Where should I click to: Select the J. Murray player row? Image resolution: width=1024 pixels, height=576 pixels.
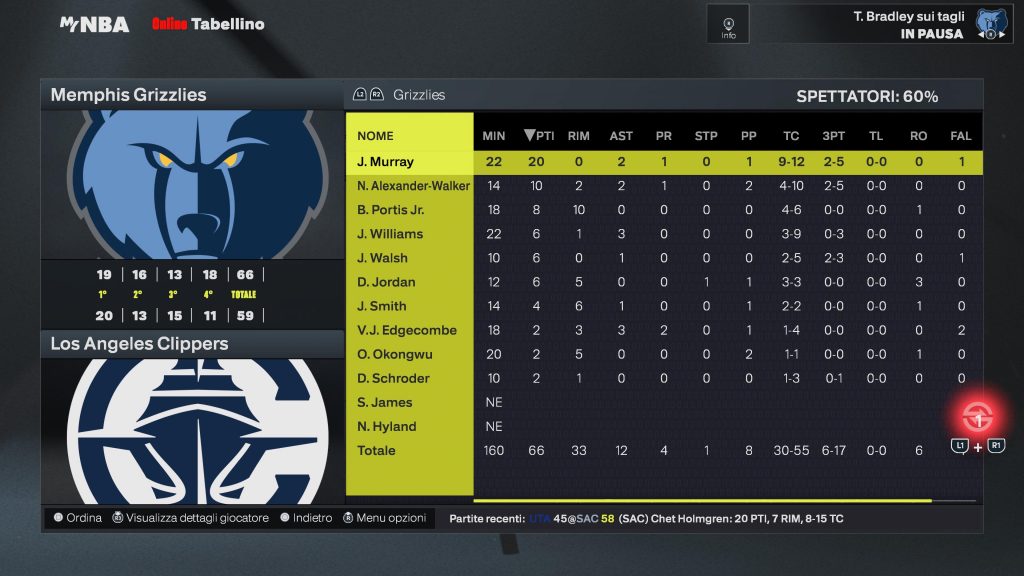pos(385,162)
